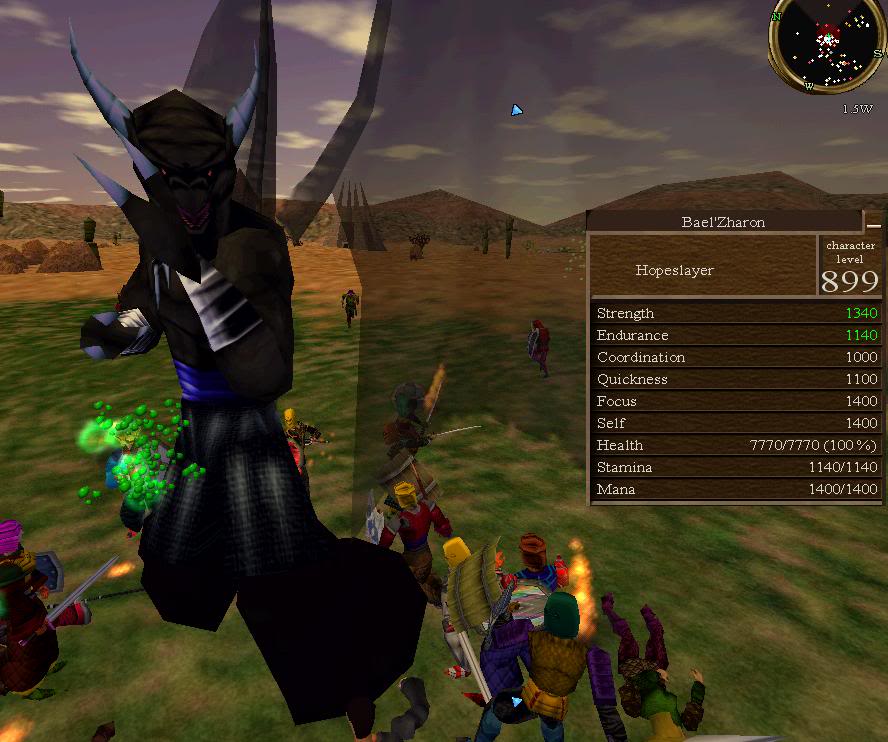Select the Strength attribute row
Screen dimensions: 888x742
click(736, 313)
